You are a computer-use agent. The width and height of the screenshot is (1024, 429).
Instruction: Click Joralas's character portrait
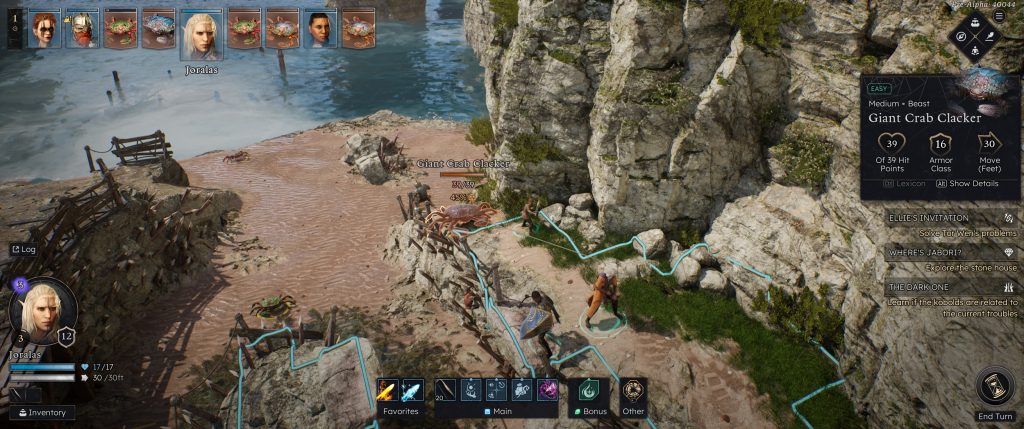43,309
